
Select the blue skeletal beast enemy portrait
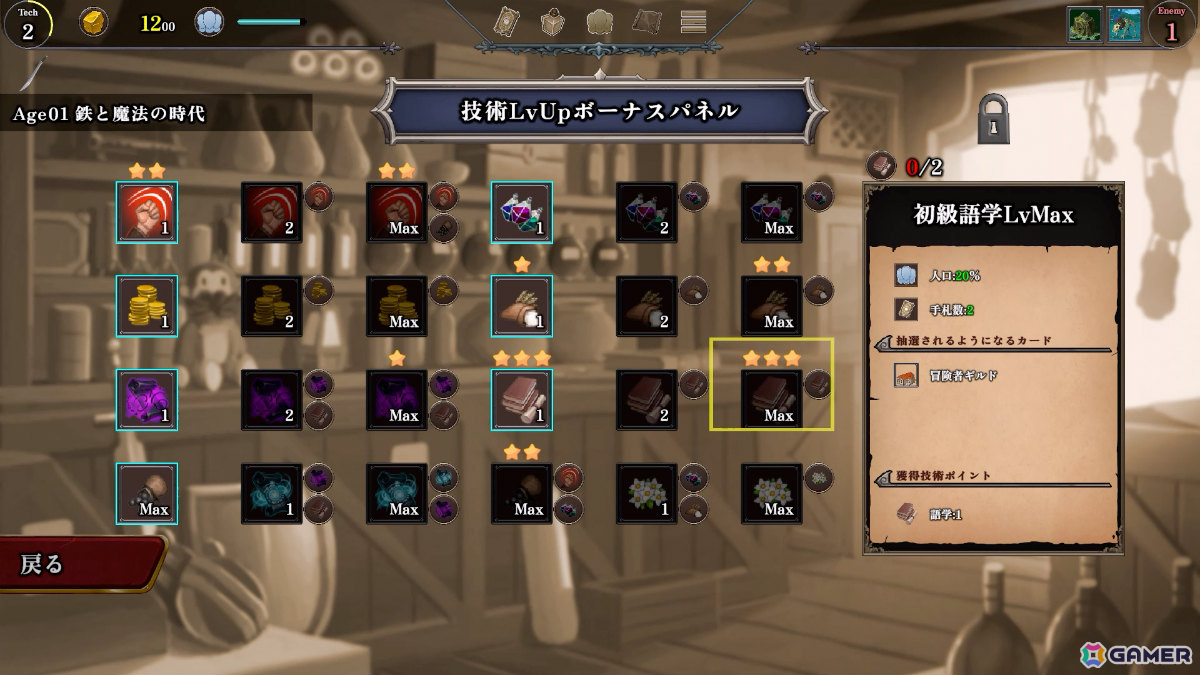click(1125, 25)
